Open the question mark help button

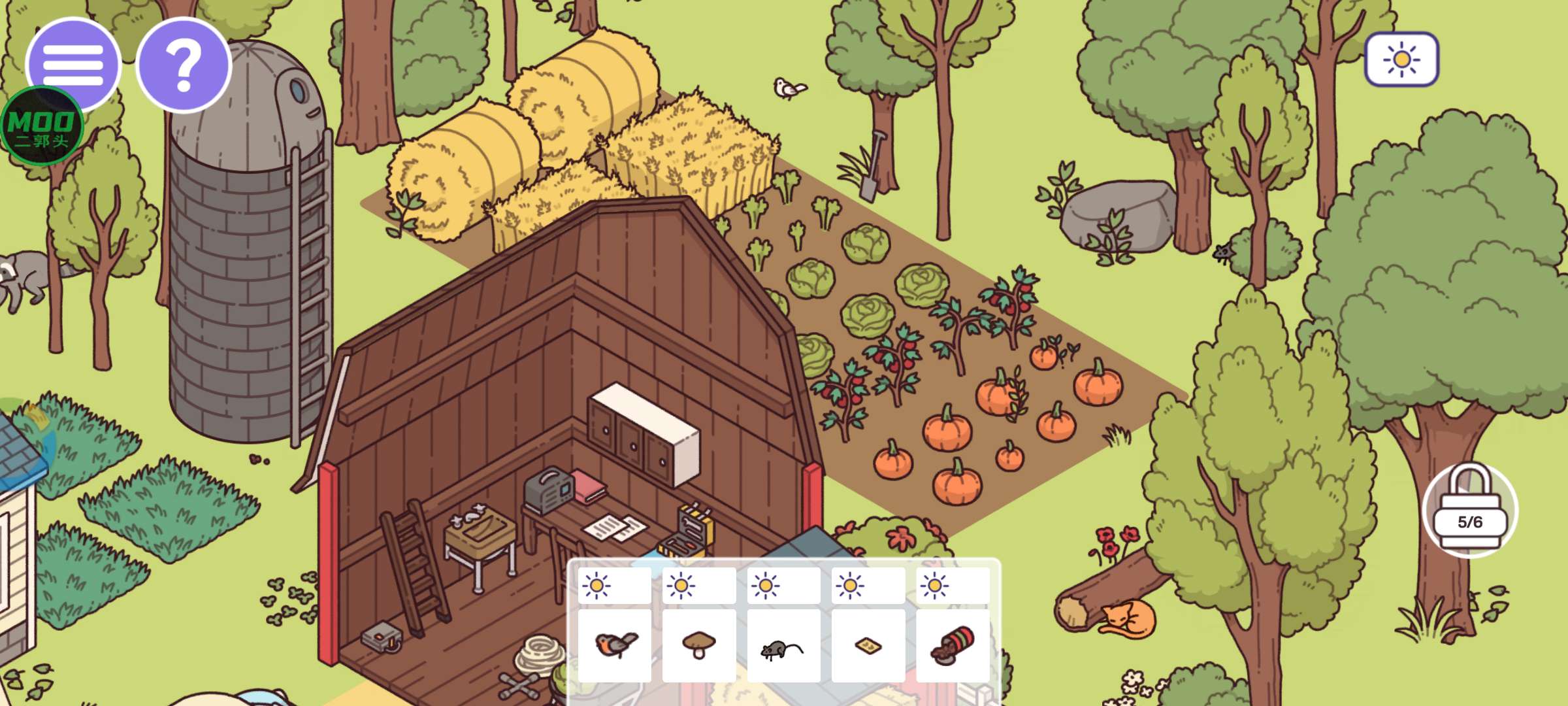[184, 65]
